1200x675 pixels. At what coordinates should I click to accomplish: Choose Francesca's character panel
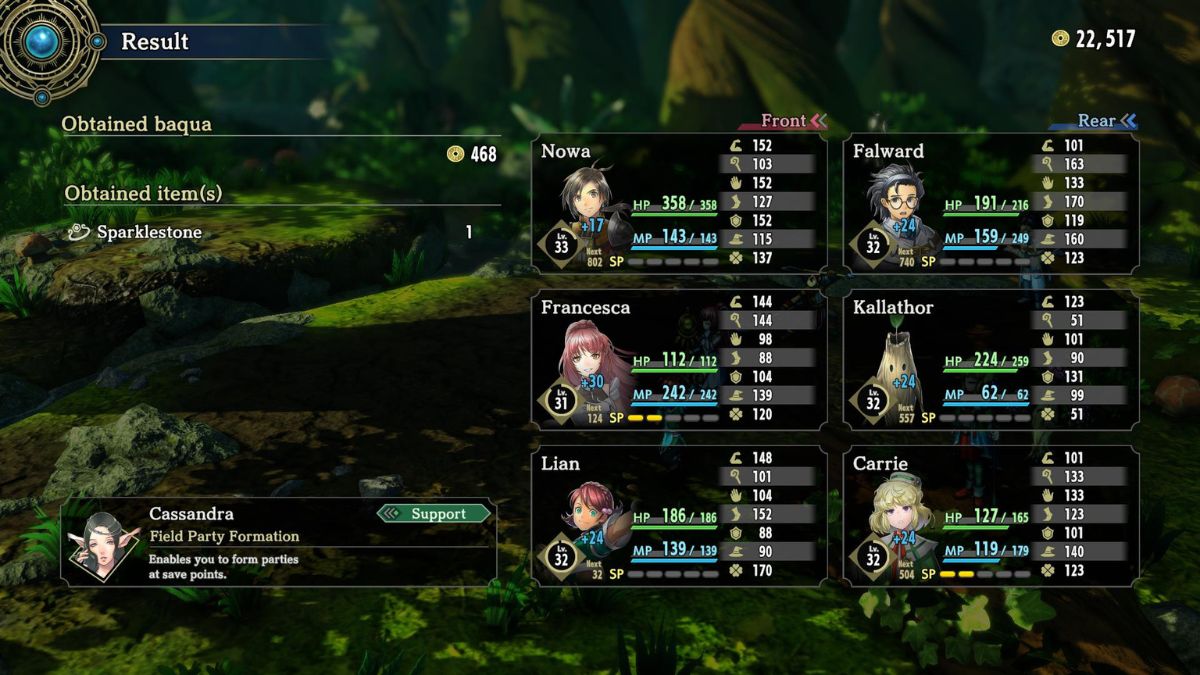click(679, 360)
